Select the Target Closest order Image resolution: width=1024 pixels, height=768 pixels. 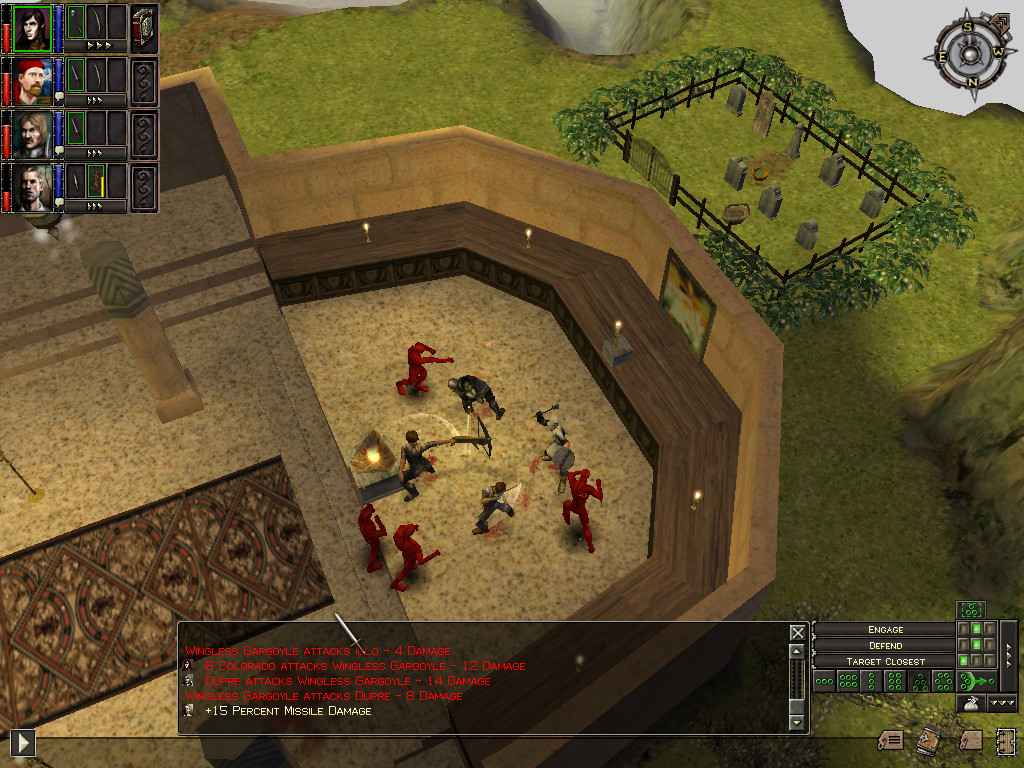[885, 661]
